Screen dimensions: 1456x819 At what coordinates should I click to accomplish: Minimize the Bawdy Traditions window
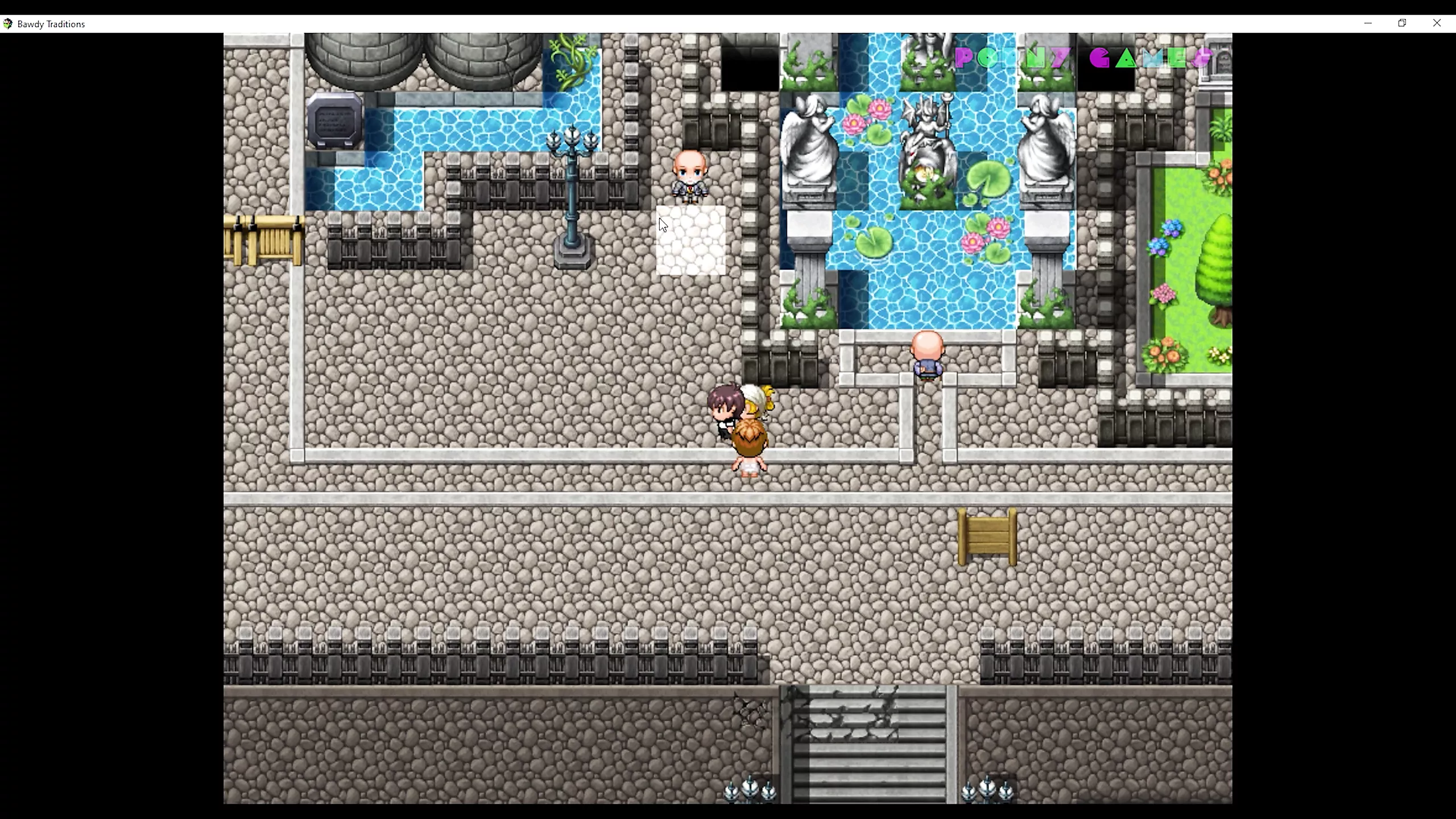point(1368,23)
